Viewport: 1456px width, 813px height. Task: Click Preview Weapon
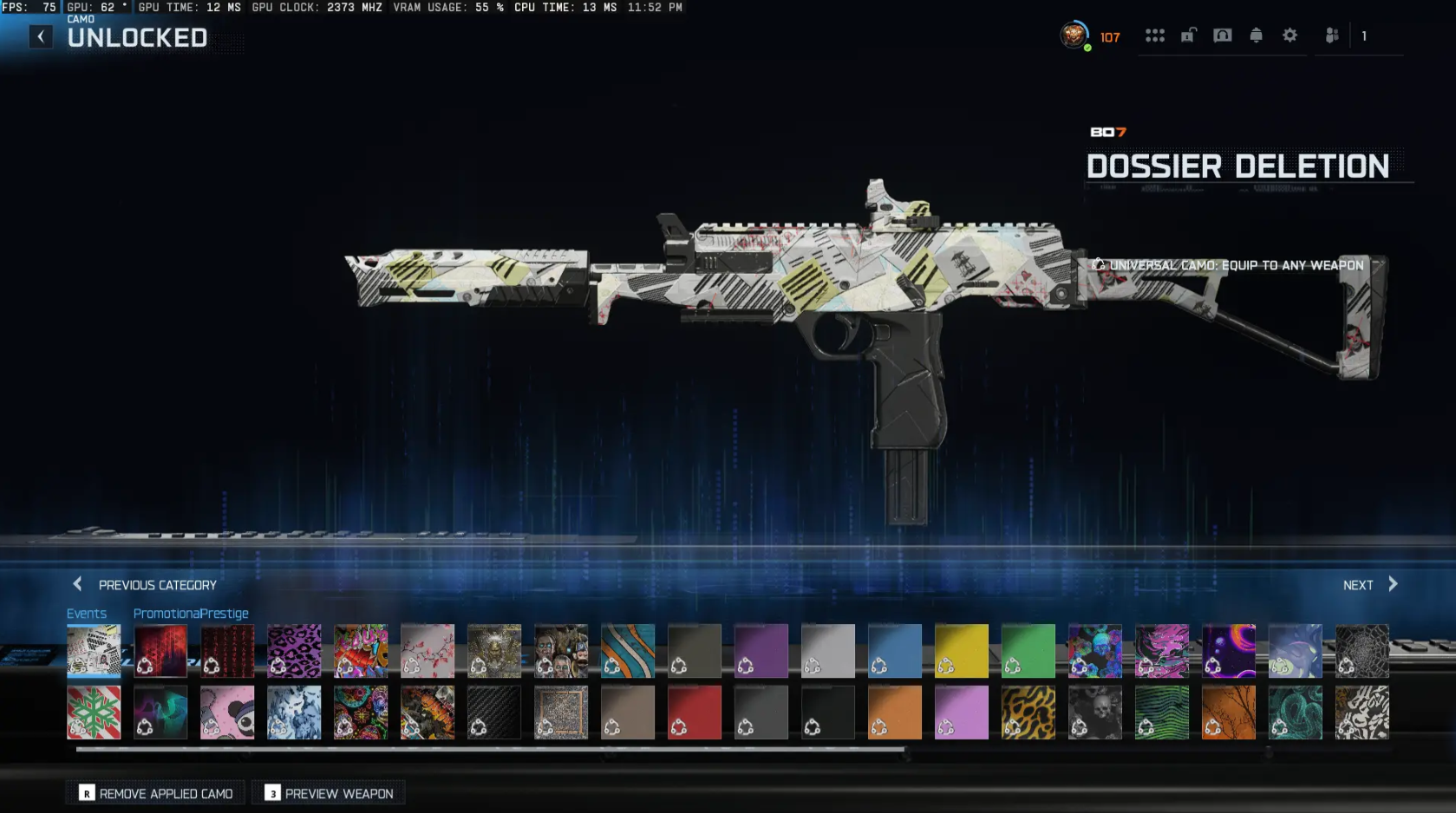(x=328, y=793)
